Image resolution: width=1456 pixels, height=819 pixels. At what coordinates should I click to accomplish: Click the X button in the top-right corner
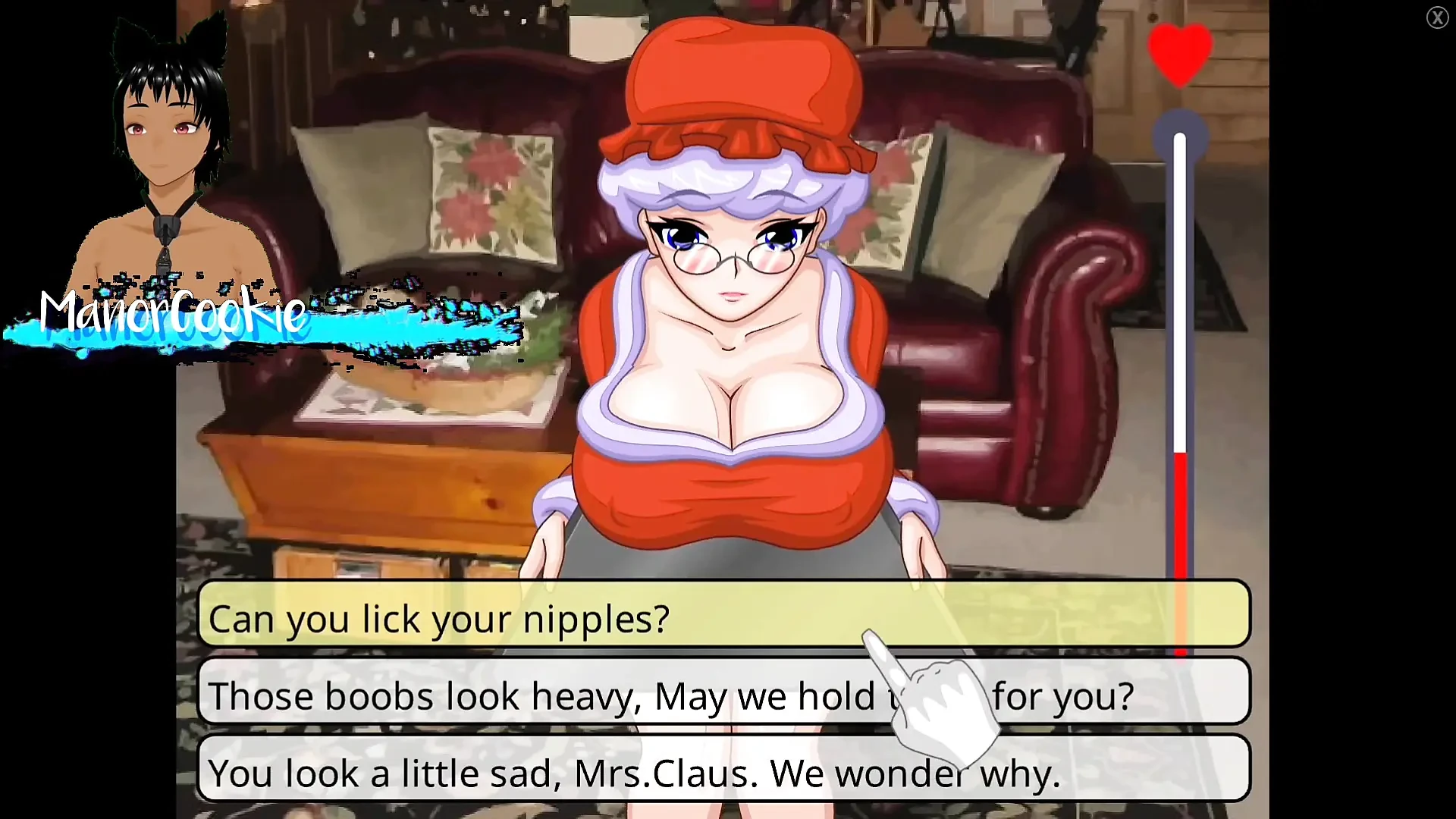point(1437,17)
